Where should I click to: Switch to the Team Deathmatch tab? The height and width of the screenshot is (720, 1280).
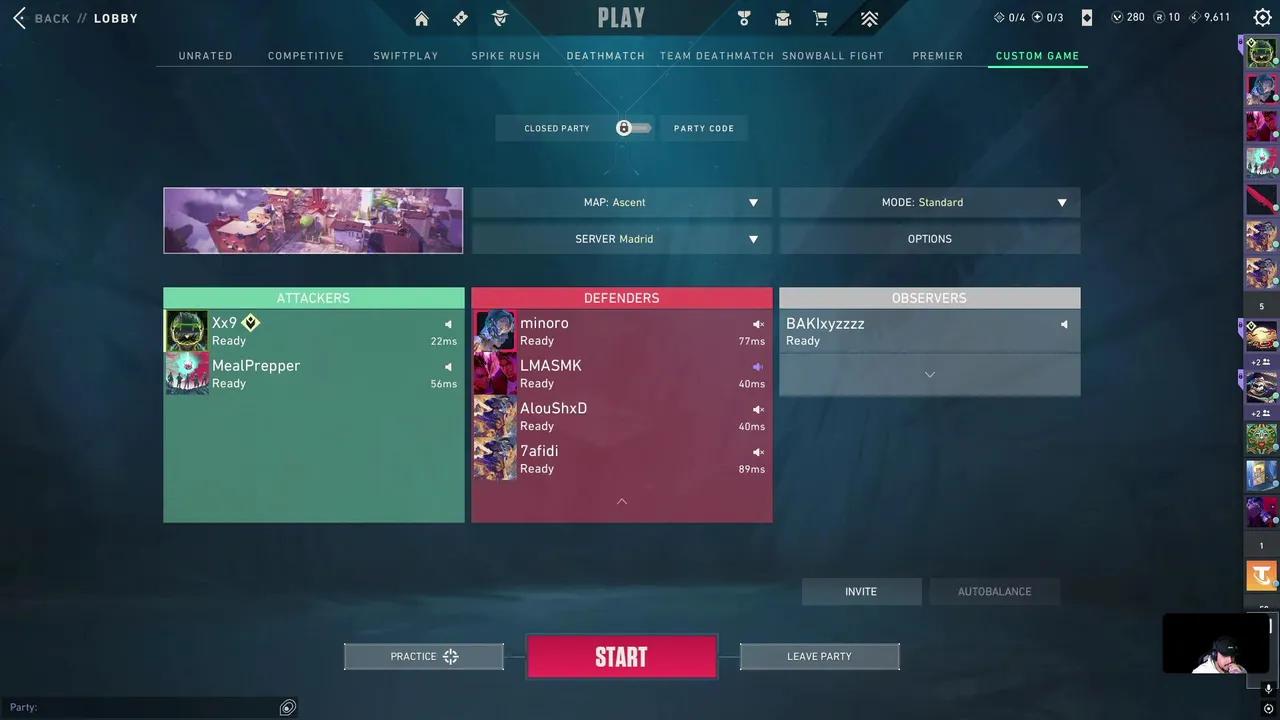click(x=716, y=56)
